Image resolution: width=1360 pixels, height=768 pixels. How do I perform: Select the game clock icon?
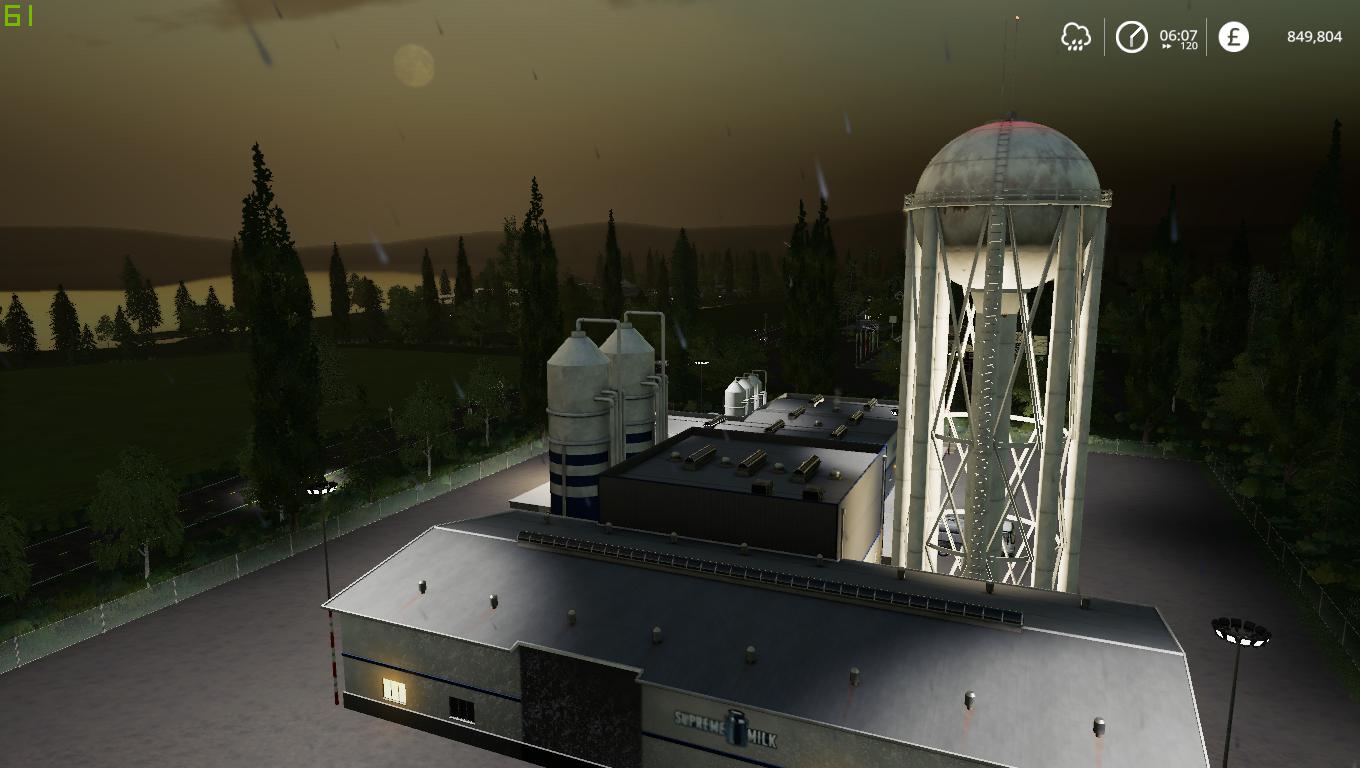click(1132, 38)
